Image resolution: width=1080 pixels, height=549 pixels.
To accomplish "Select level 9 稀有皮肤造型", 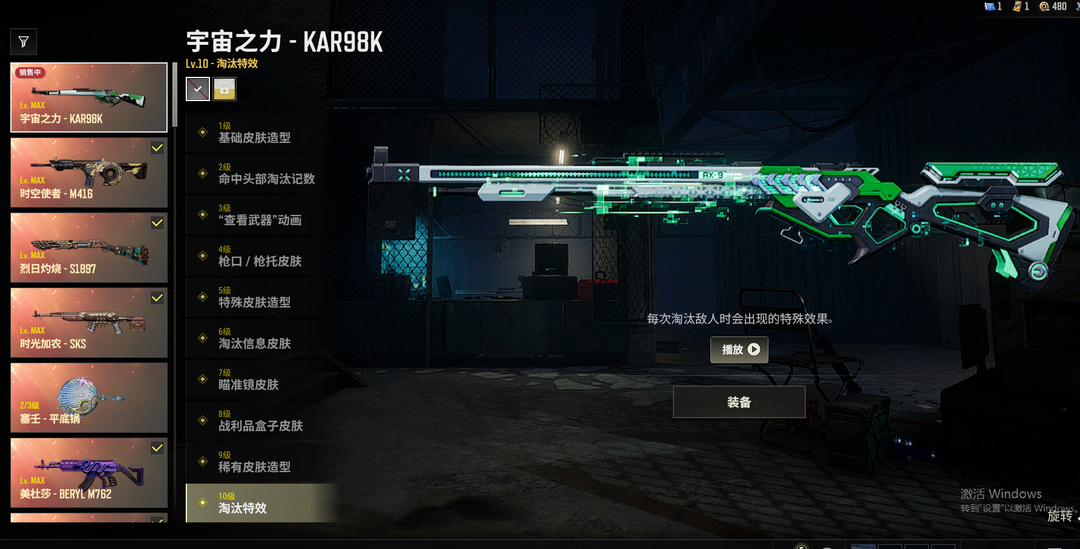I will tap(255, 462).
